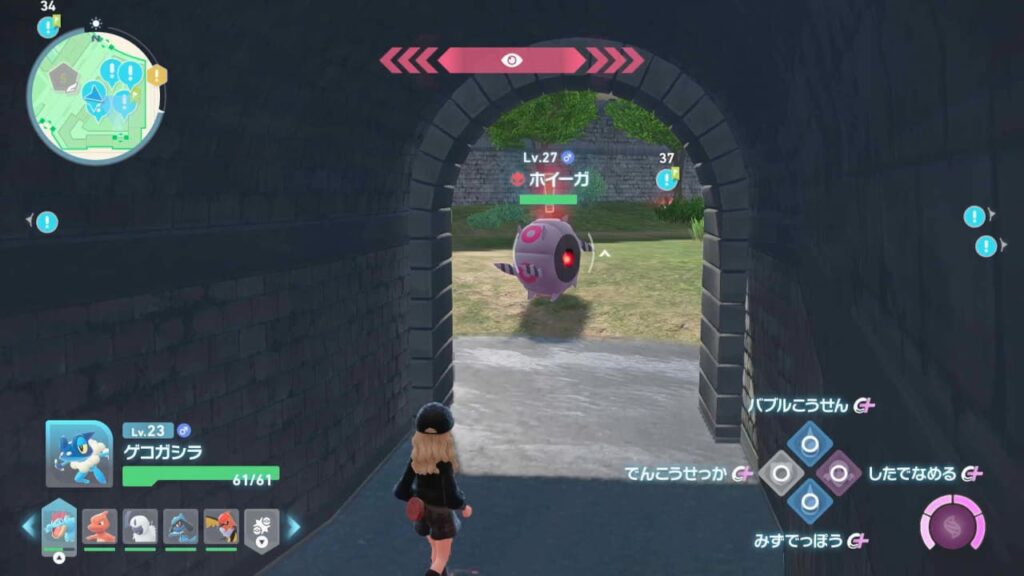Screen dimensions: 1024x576
Task: Switch to Absol in the party bar
Action: point(140,526)
